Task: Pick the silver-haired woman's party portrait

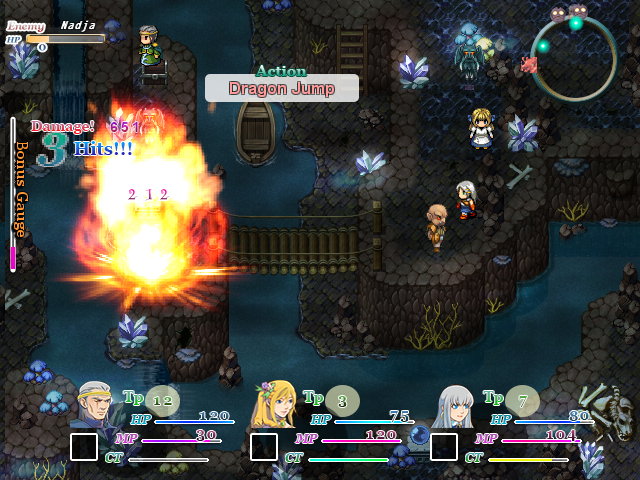Action: 456,406
